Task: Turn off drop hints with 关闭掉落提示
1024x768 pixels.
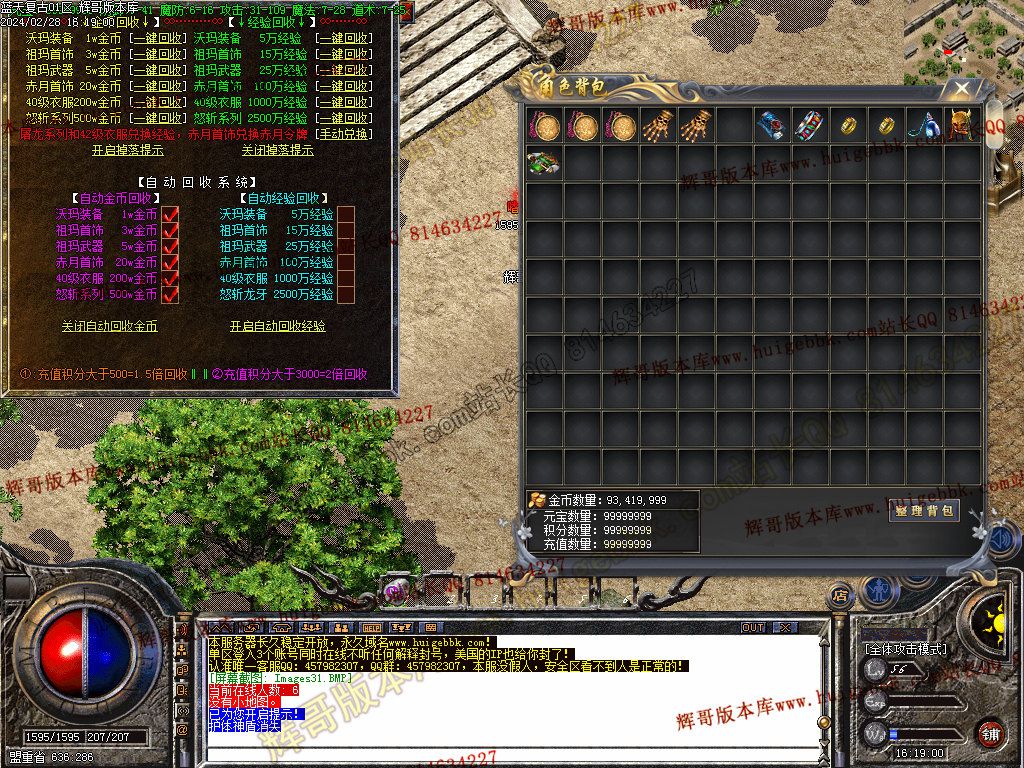Action: (277, 151)
